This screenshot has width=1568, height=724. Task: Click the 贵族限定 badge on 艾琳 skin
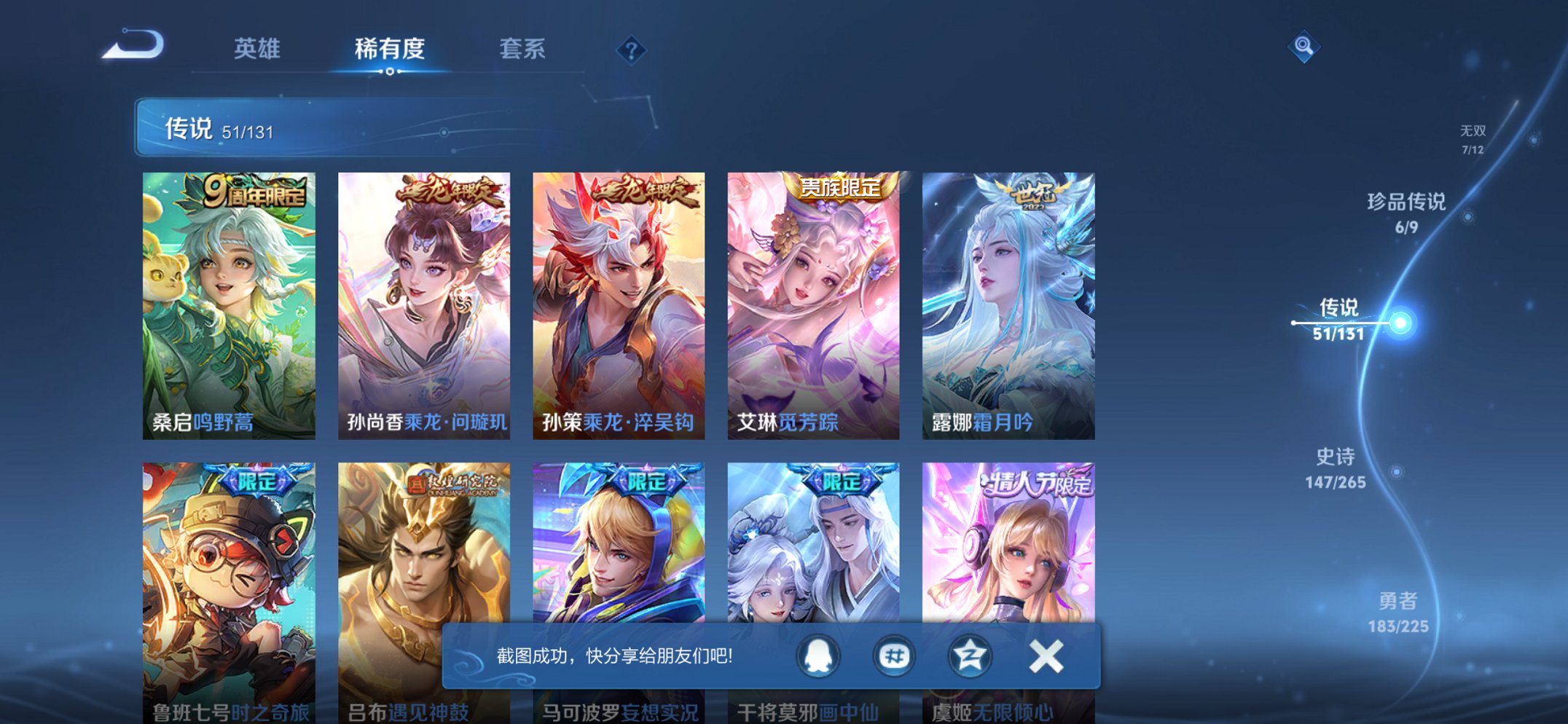[x=839, y=189]
